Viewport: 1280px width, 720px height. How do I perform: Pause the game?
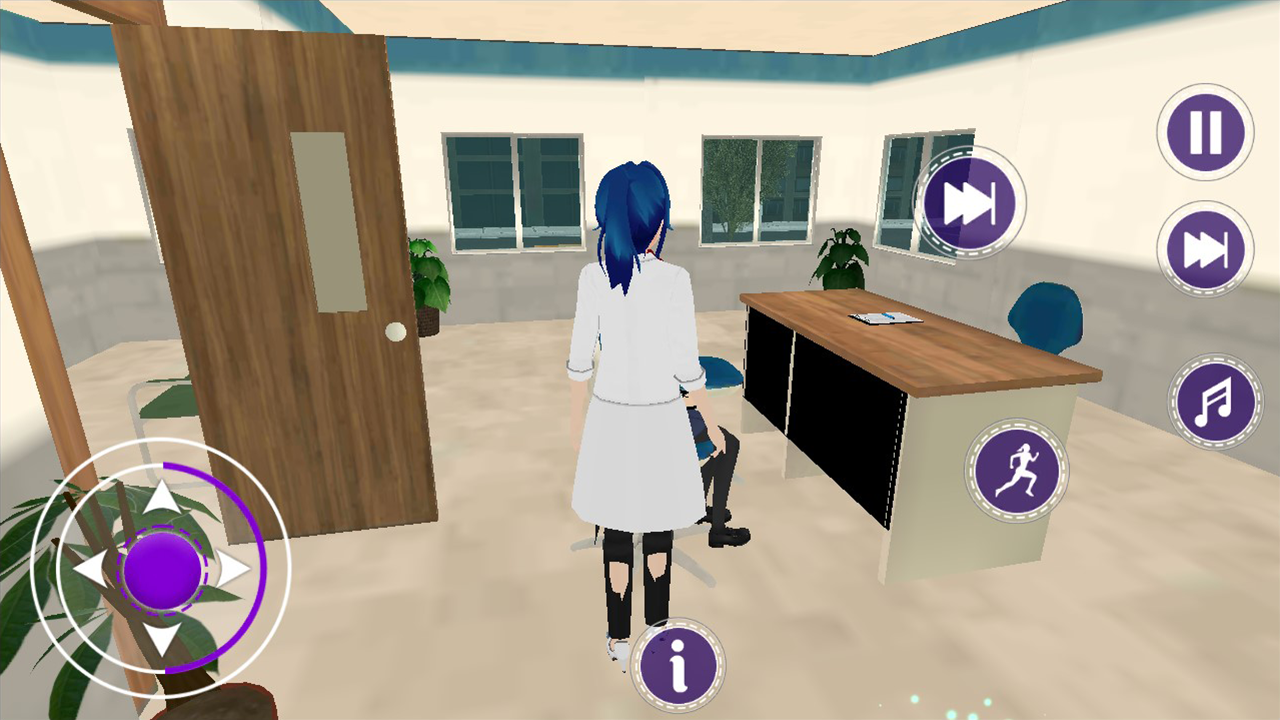[x=1204, y=131]
